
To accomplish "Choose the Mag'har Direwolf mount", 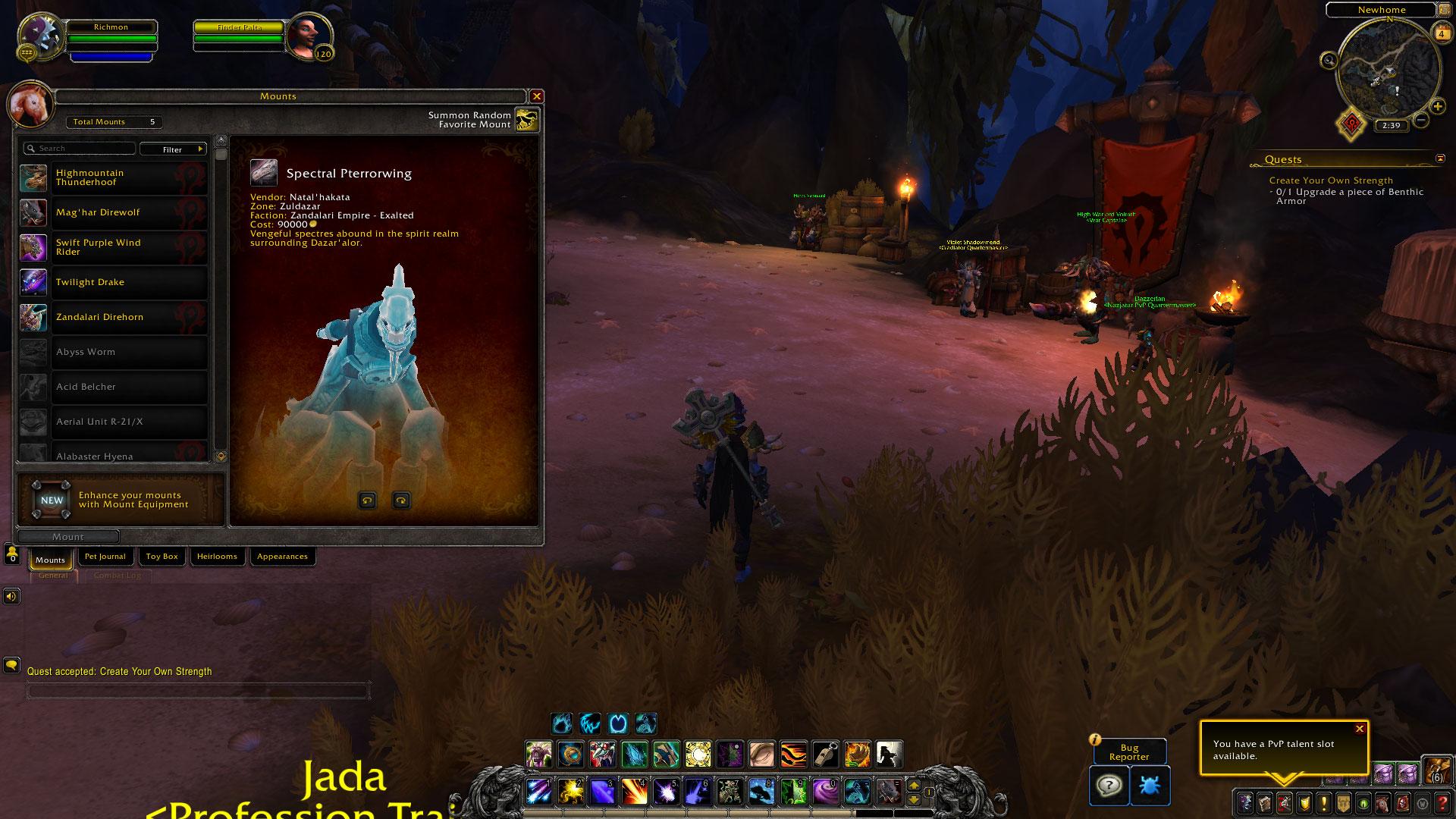I will point(114,212).
